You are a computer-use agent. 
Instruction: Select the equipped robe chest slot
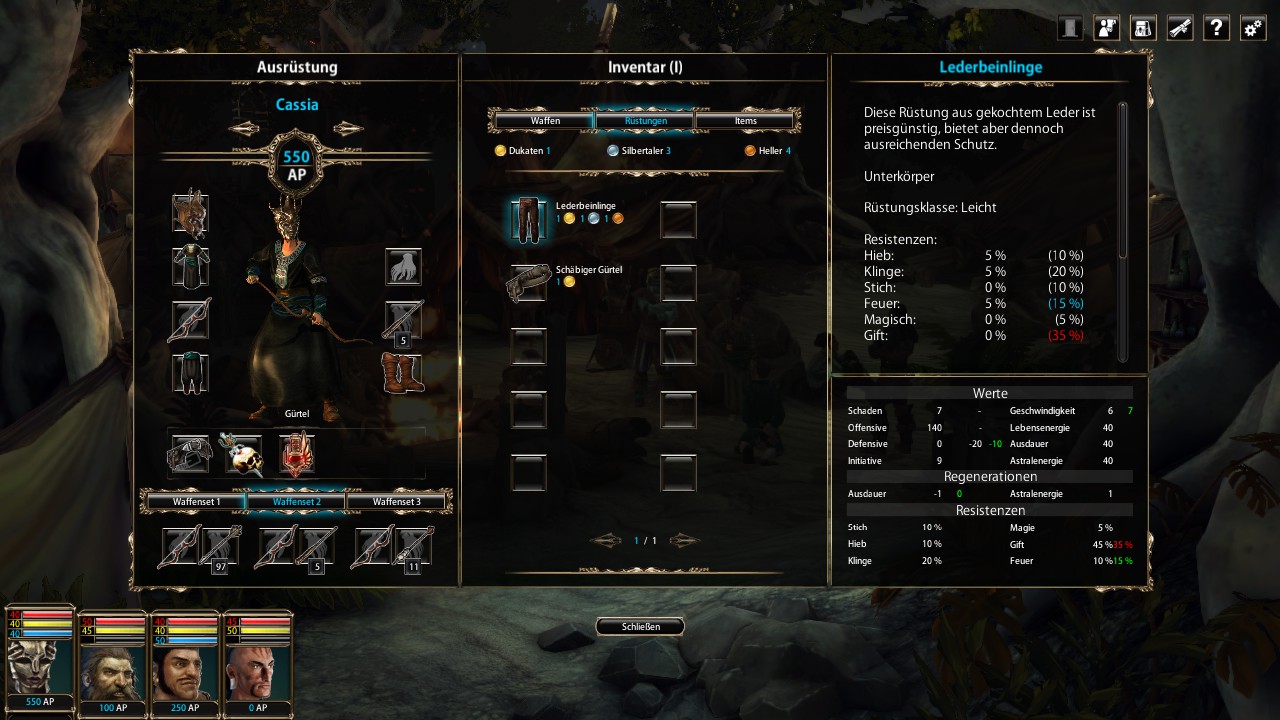tap(189, 267)
